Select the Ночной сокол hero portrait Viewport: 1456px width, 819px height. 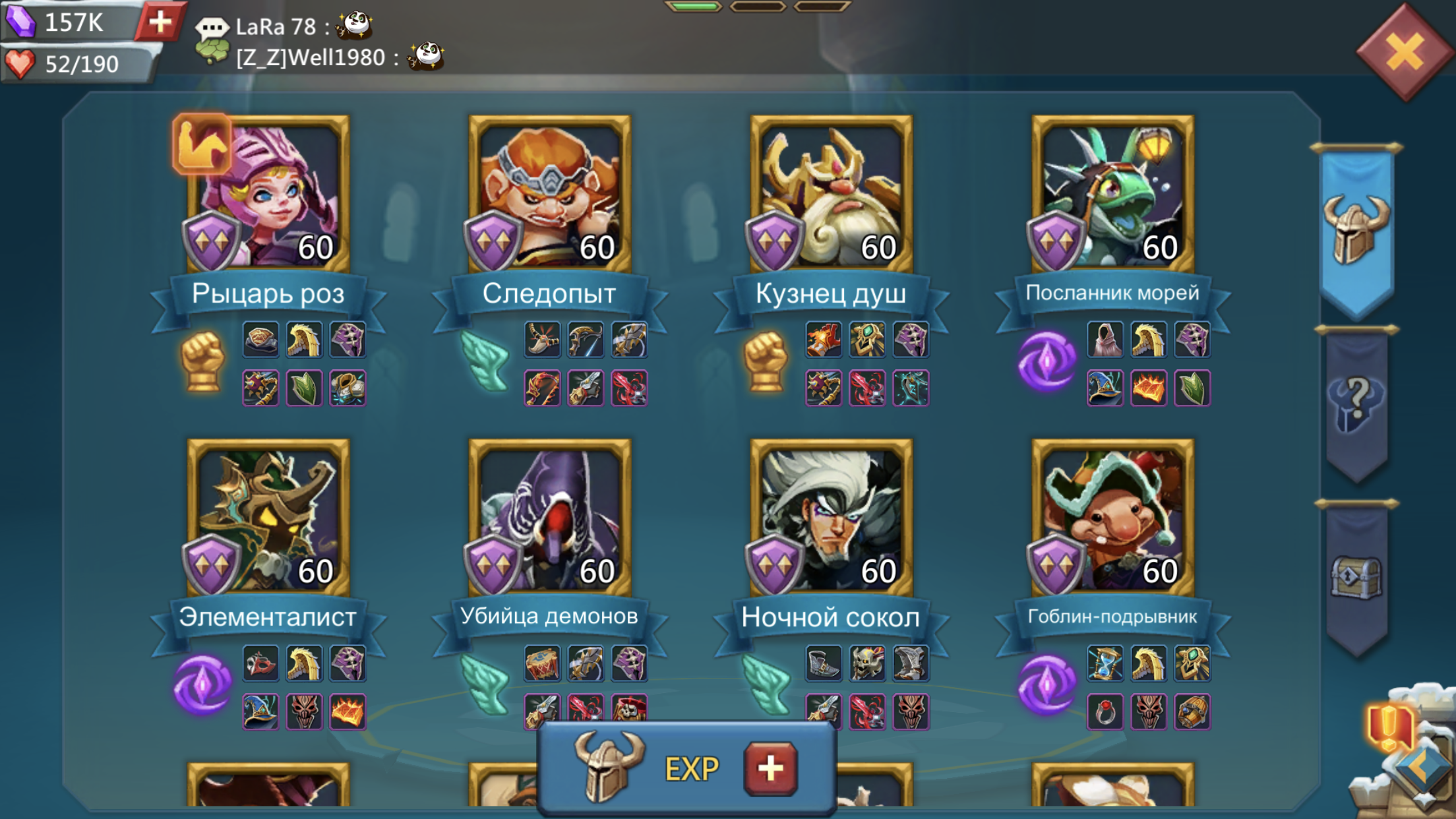click(831, 518)
